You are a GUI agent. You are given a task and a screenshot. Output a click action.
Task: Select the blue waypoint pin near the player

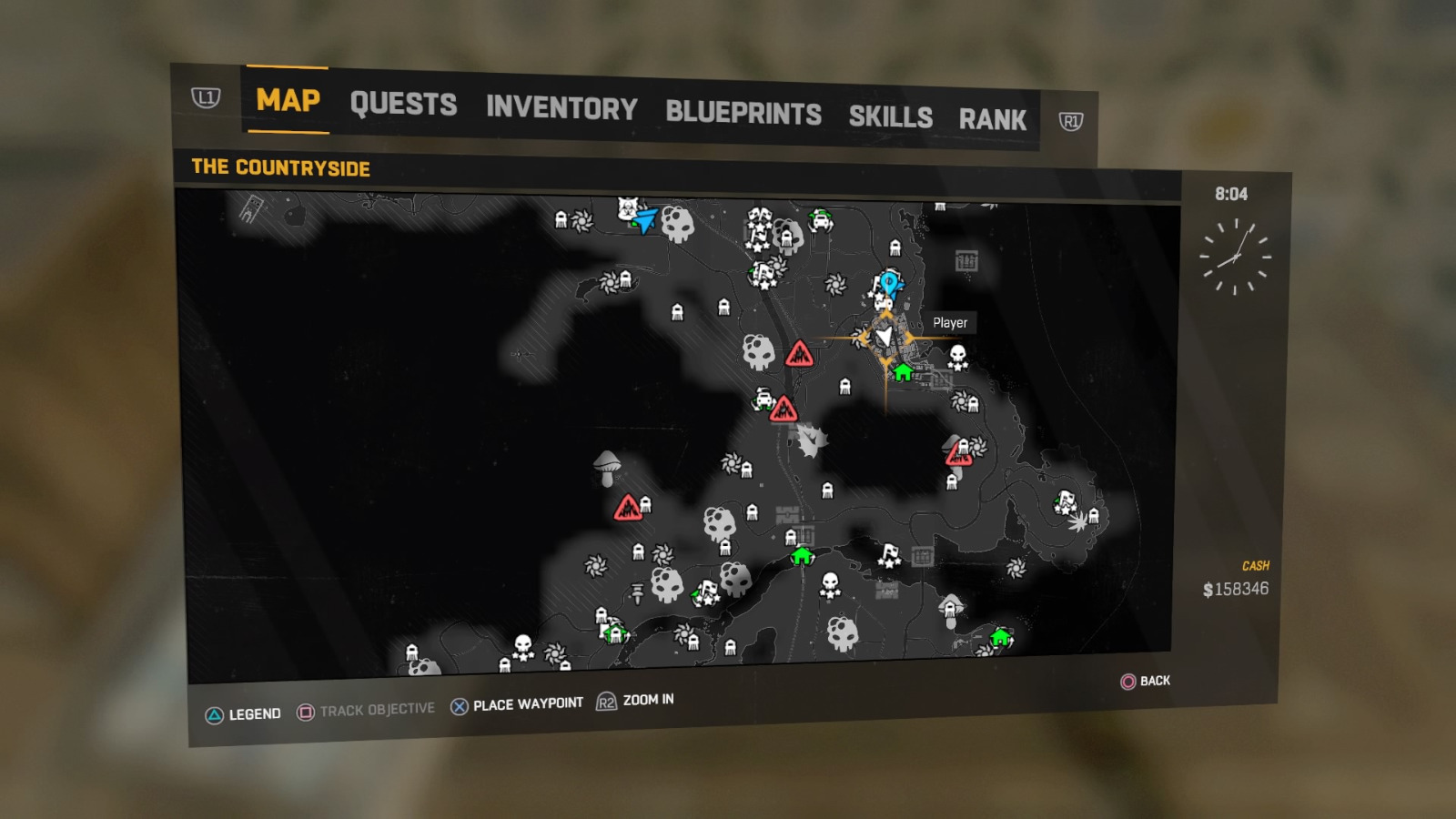pyautogui.click(x=890, y=285)
